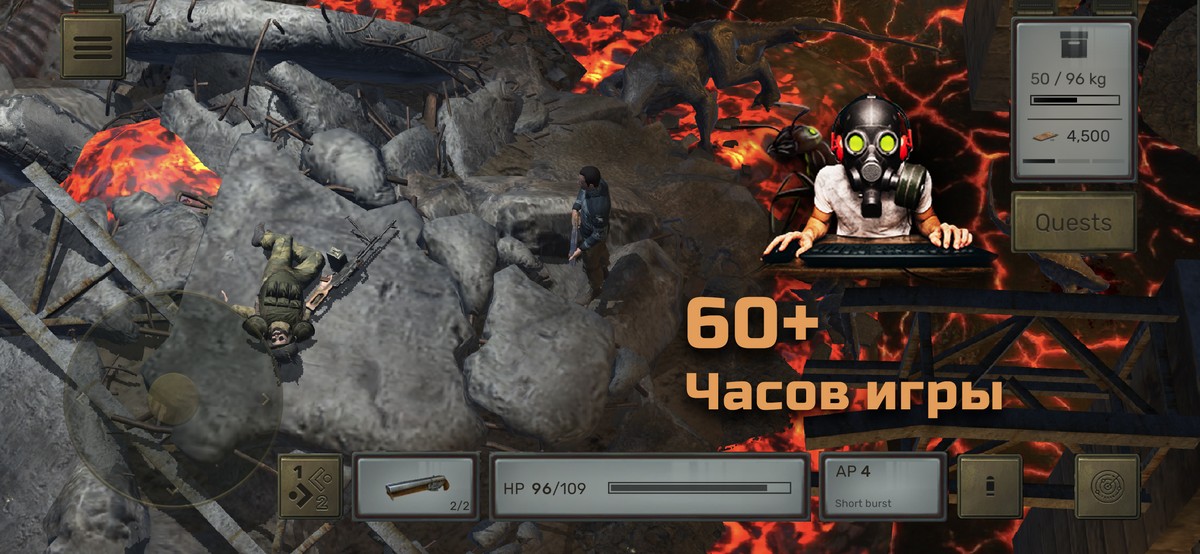
Task: Open the hamburger main menu
Action: tap(93, 46)
